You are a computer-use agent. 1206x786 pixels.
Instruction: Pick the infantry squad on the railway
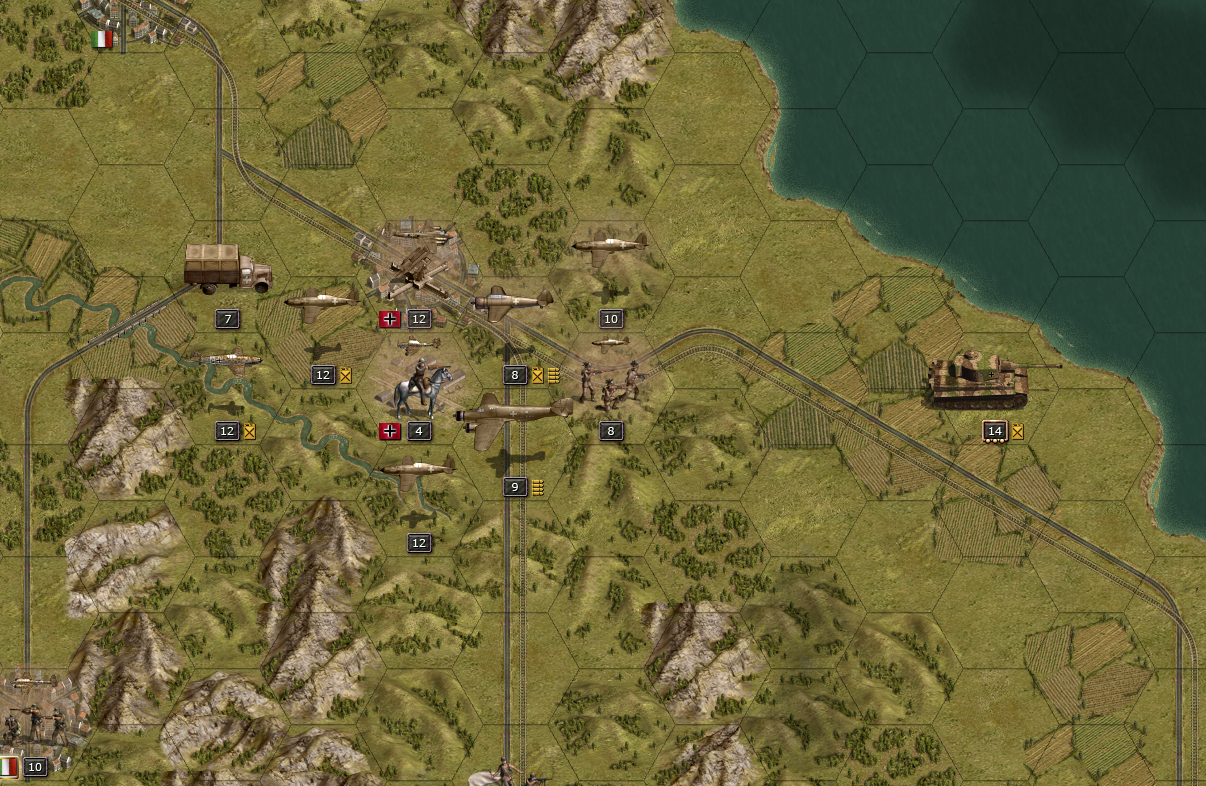(610, 385)
